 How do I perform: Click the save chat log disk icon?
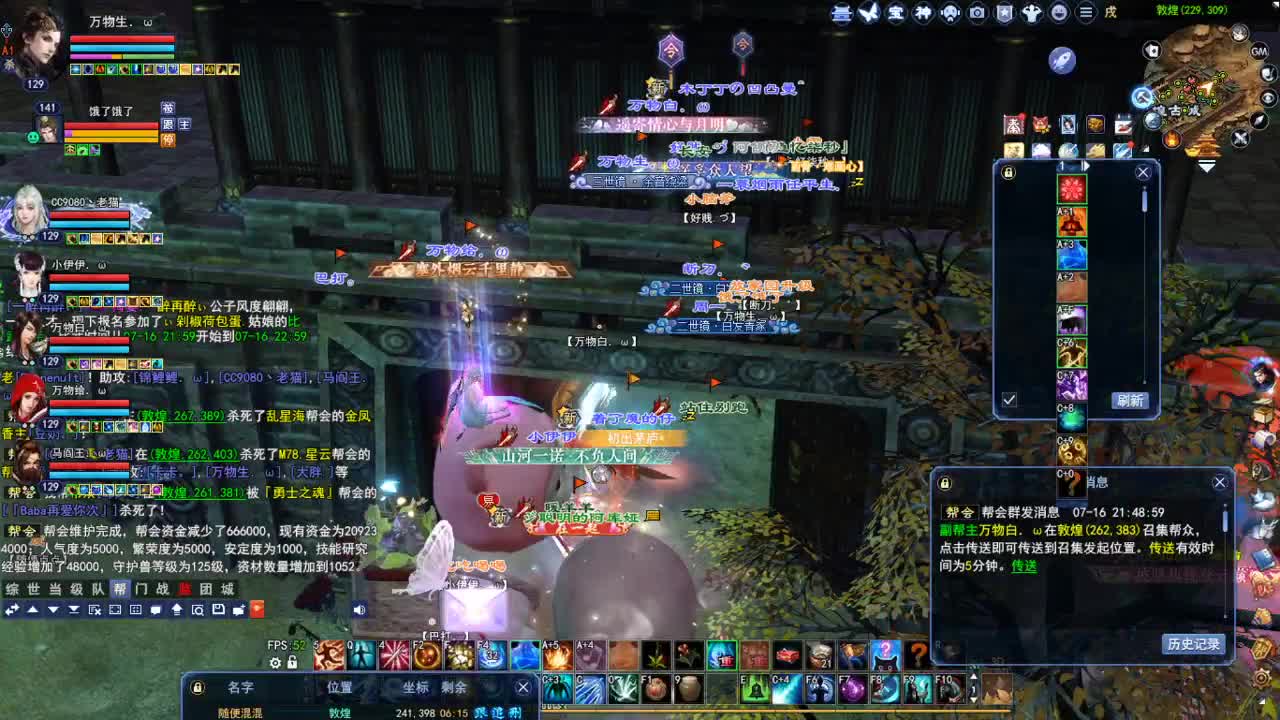click(x=219, y=610)
